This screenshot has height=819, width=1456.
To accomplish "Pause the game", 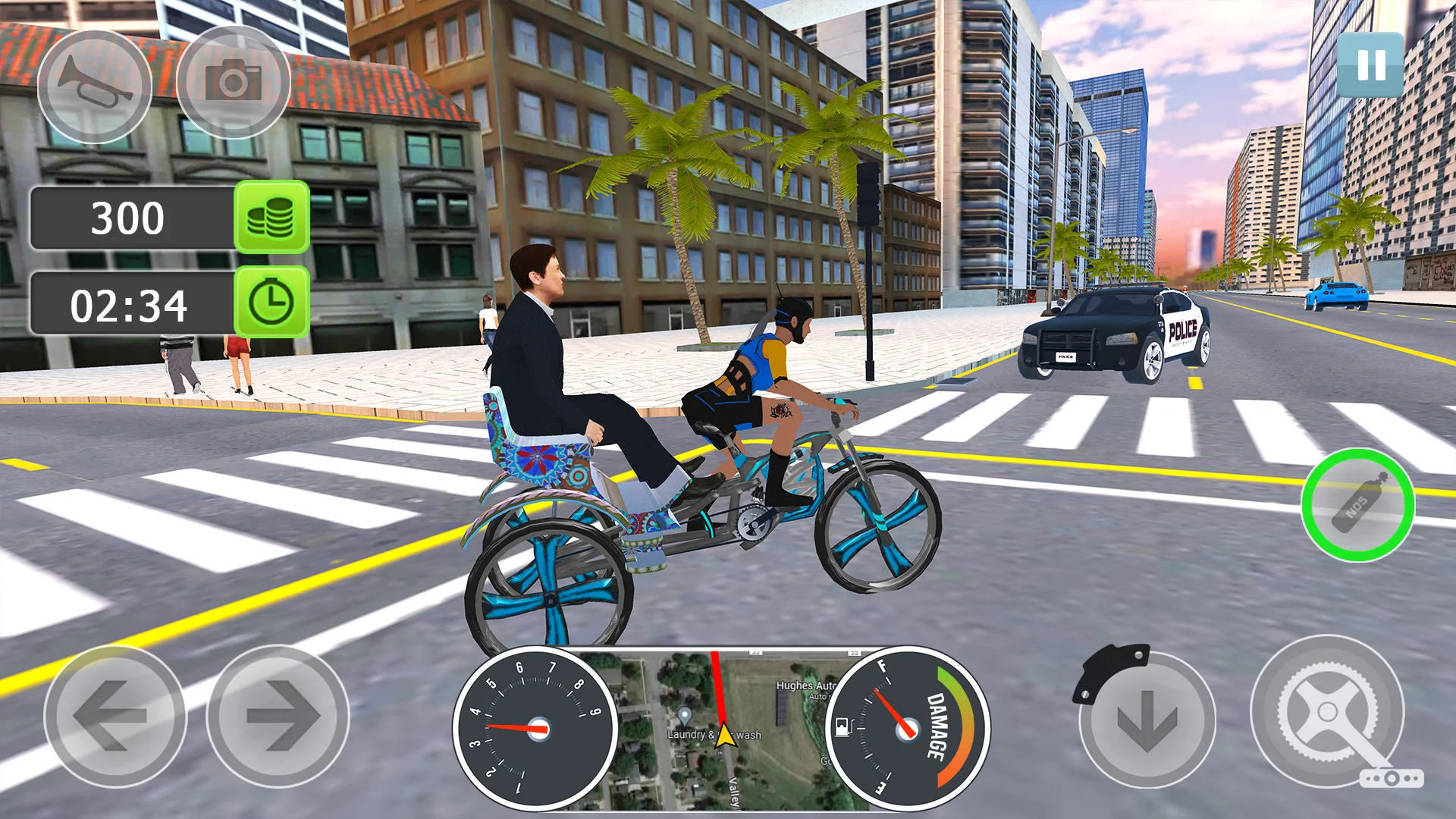I will tap(1370, 64).
